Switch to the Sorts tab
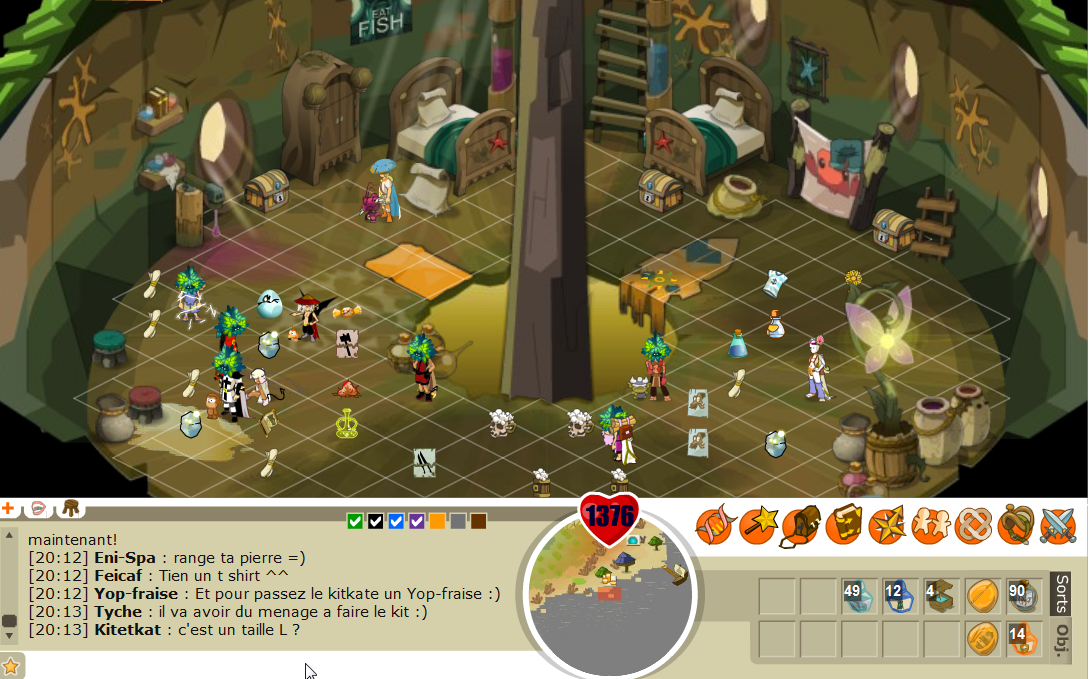Screen dimensions: 1090x679 [x=1062, y=596]
